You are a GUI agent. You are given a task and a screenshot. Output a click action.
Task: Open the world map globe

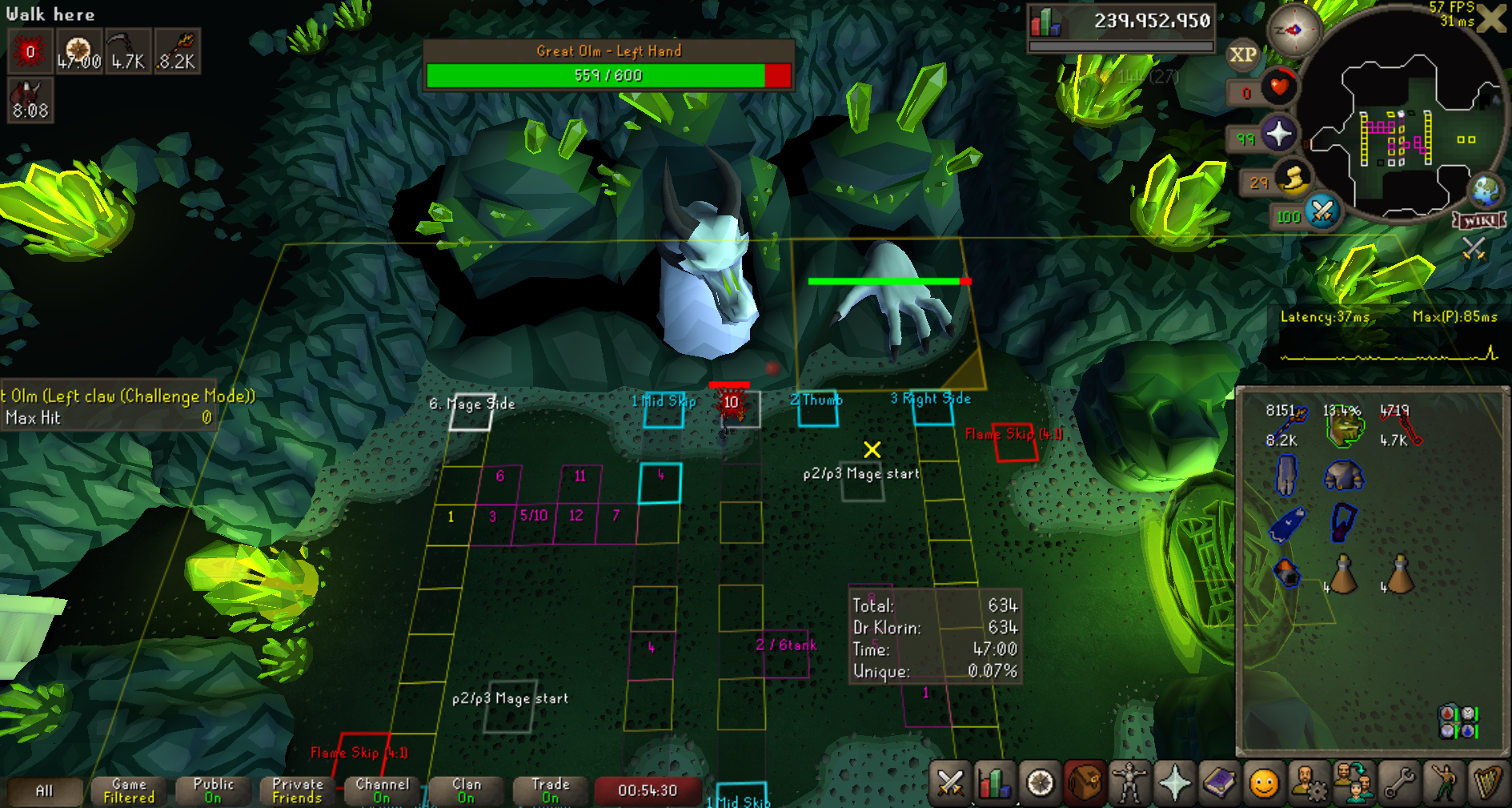click(1486, 191)
